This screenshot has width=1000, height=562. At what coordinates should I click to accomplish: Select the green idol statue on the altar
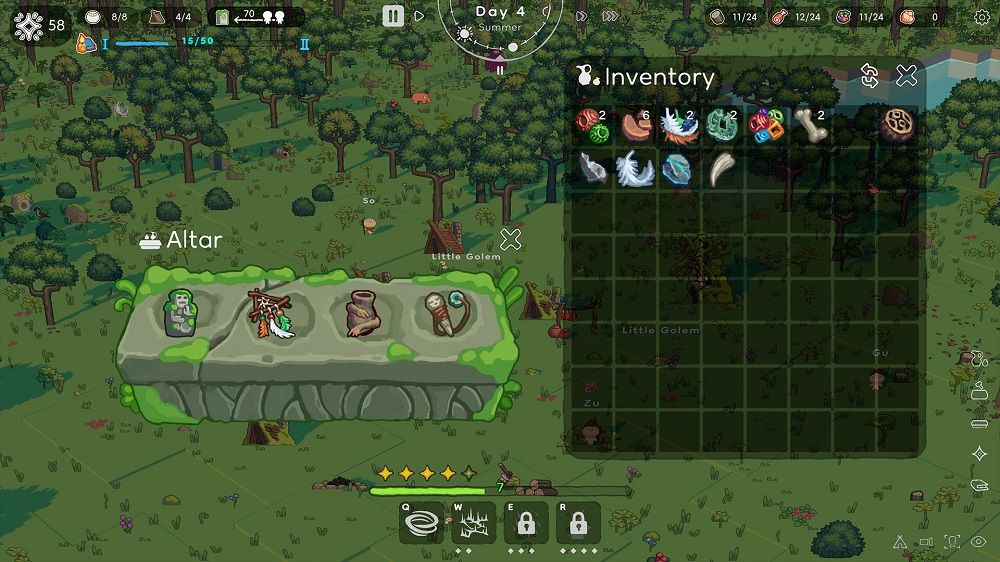click(182, 313)
